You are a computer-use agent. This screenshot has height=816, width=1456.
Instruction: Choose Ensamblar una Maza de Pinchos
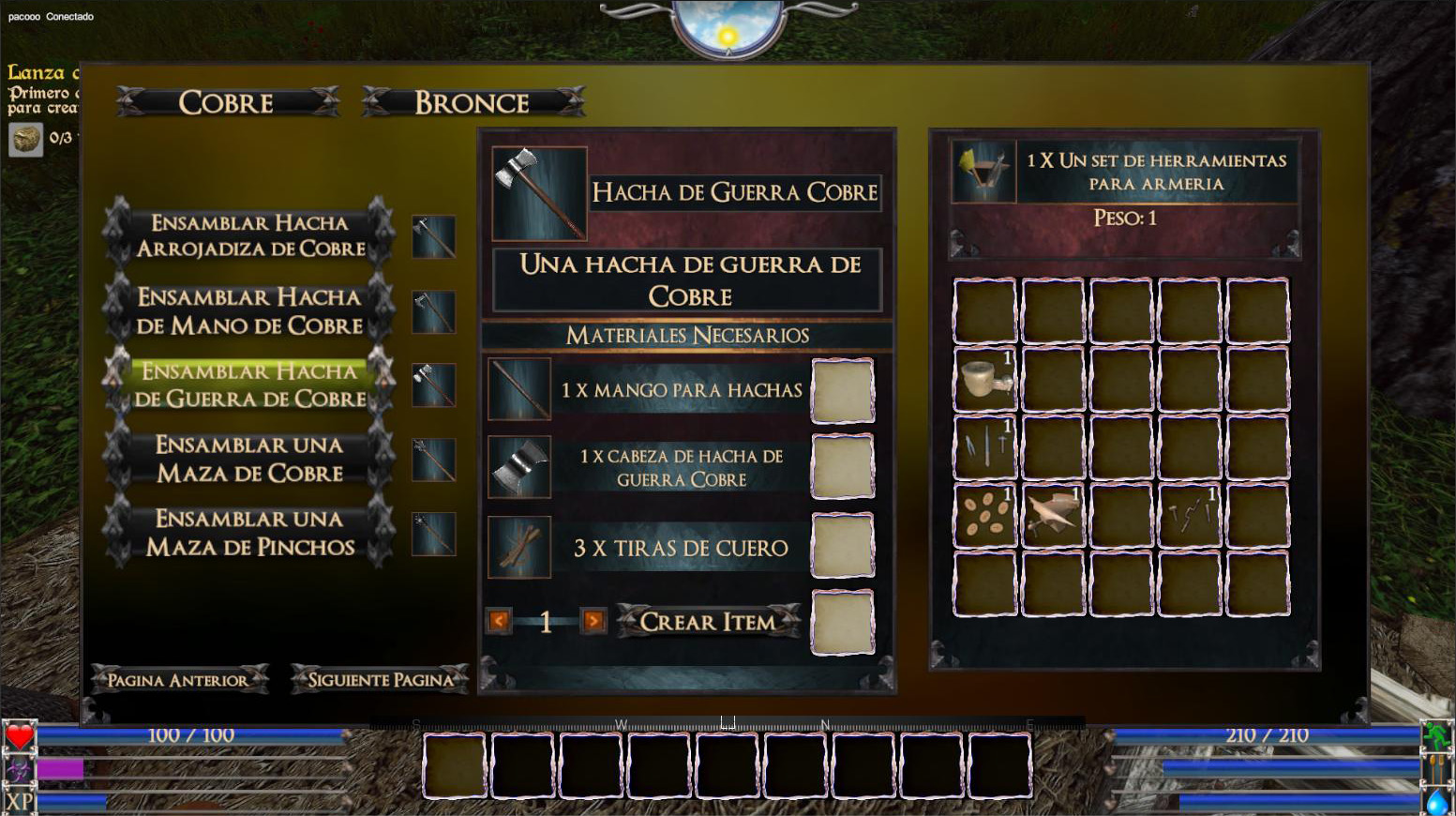pos(249,533)
